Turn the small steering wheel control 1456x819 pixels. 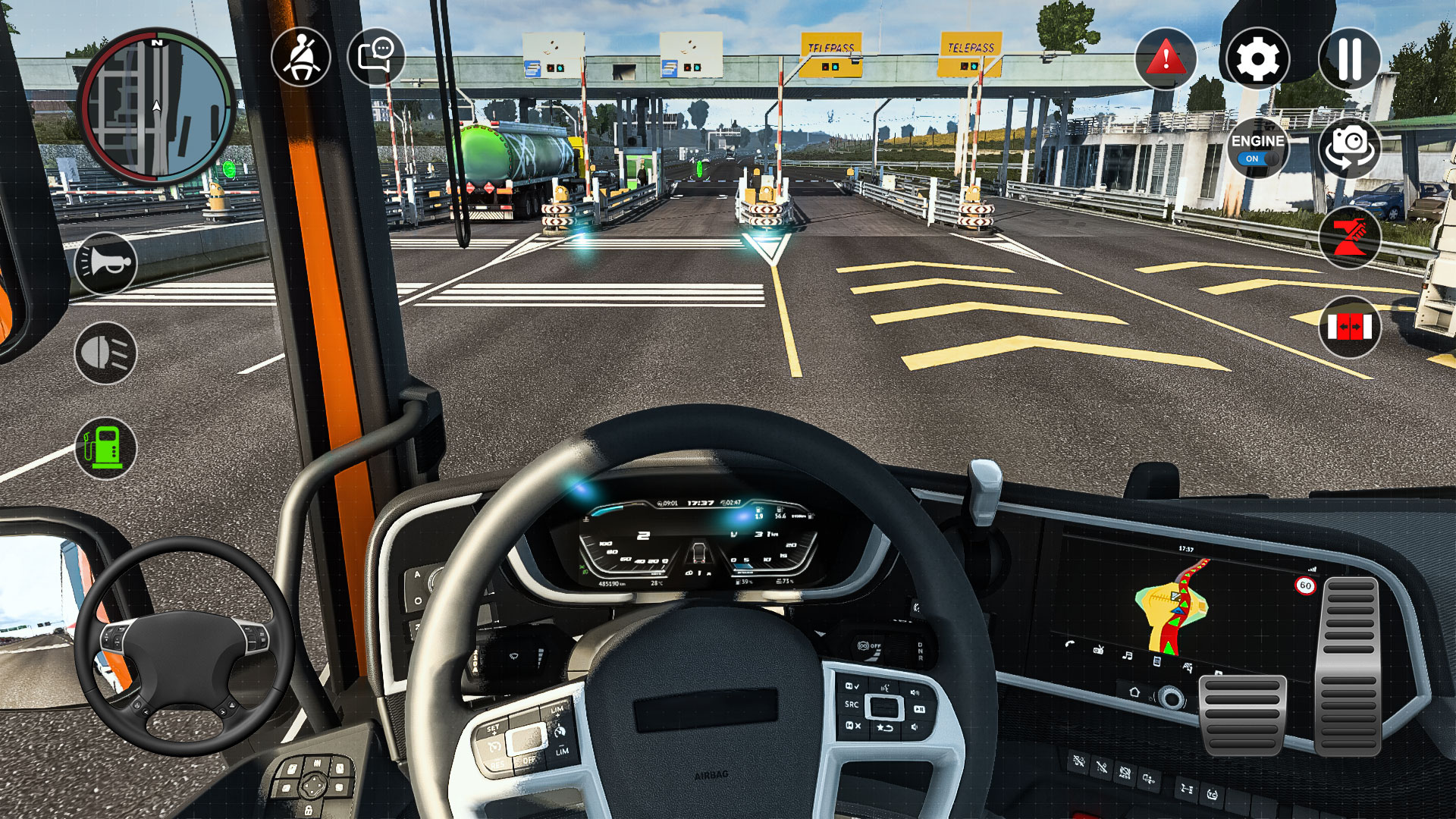(184, 646)
